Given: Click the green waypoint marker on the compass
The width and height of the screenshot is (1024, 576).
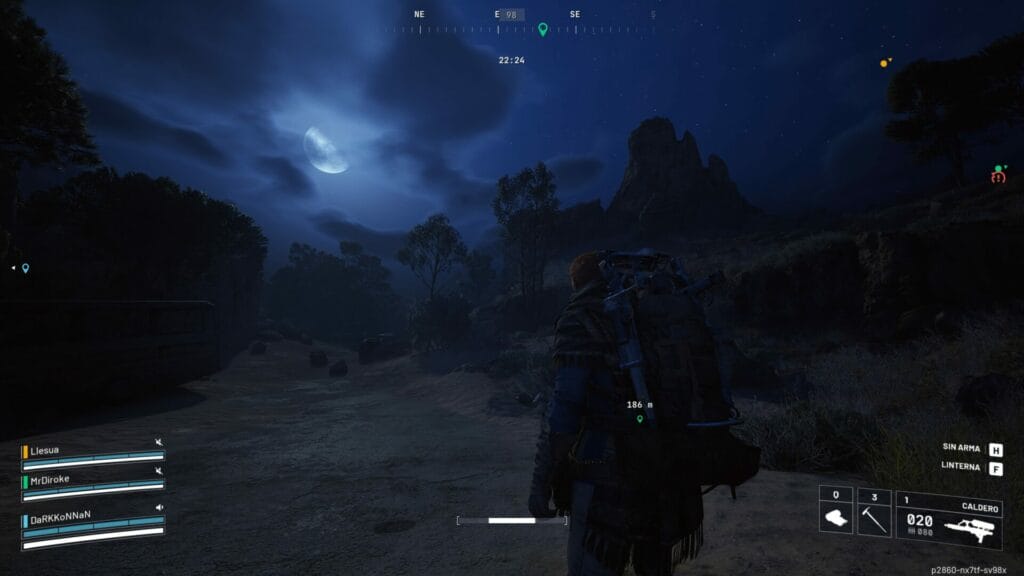Looking at the screenshot, I should click(543, 29).
